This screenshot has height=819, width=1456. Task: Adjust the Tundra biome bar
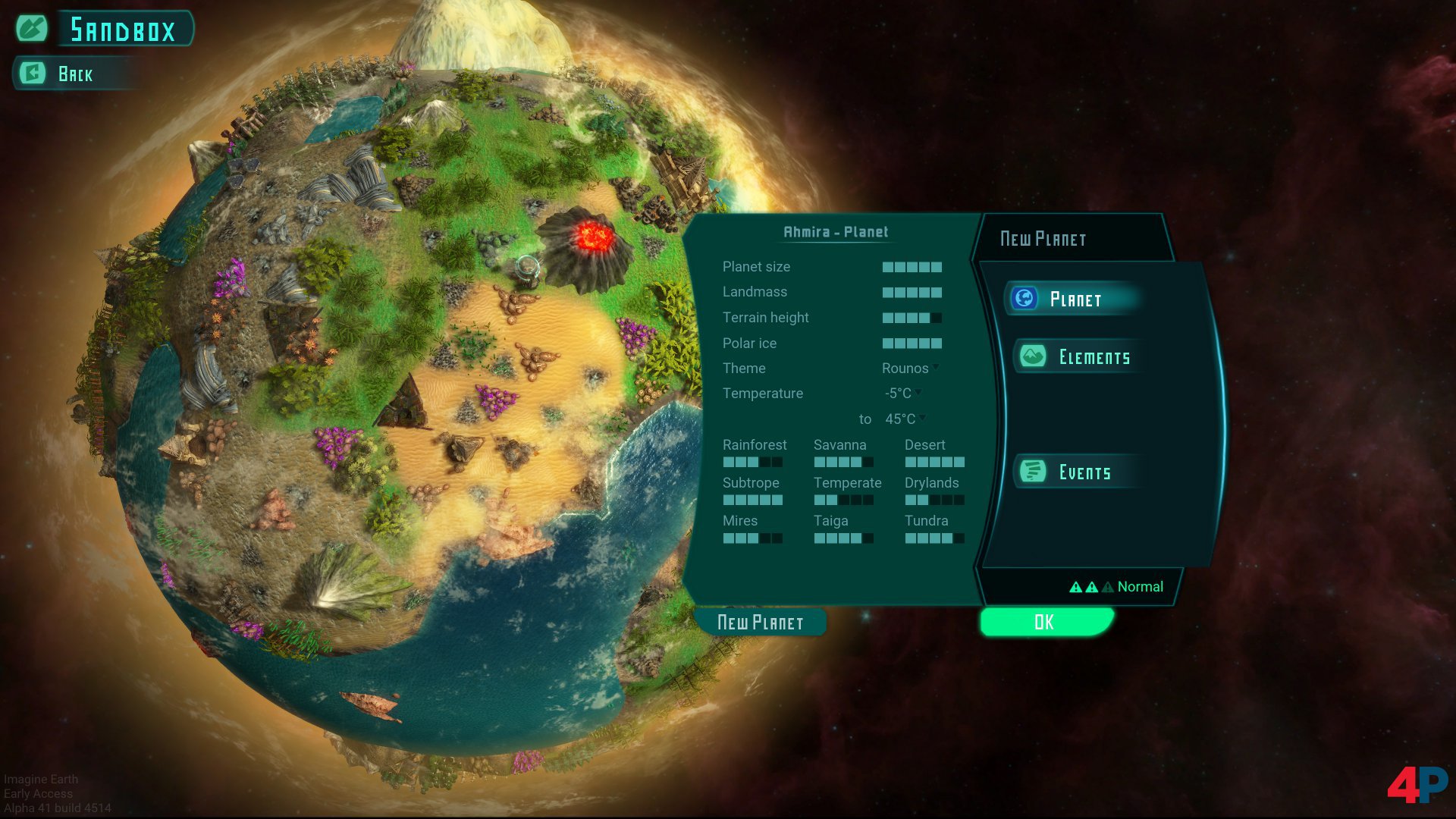[x=934, y=538]
